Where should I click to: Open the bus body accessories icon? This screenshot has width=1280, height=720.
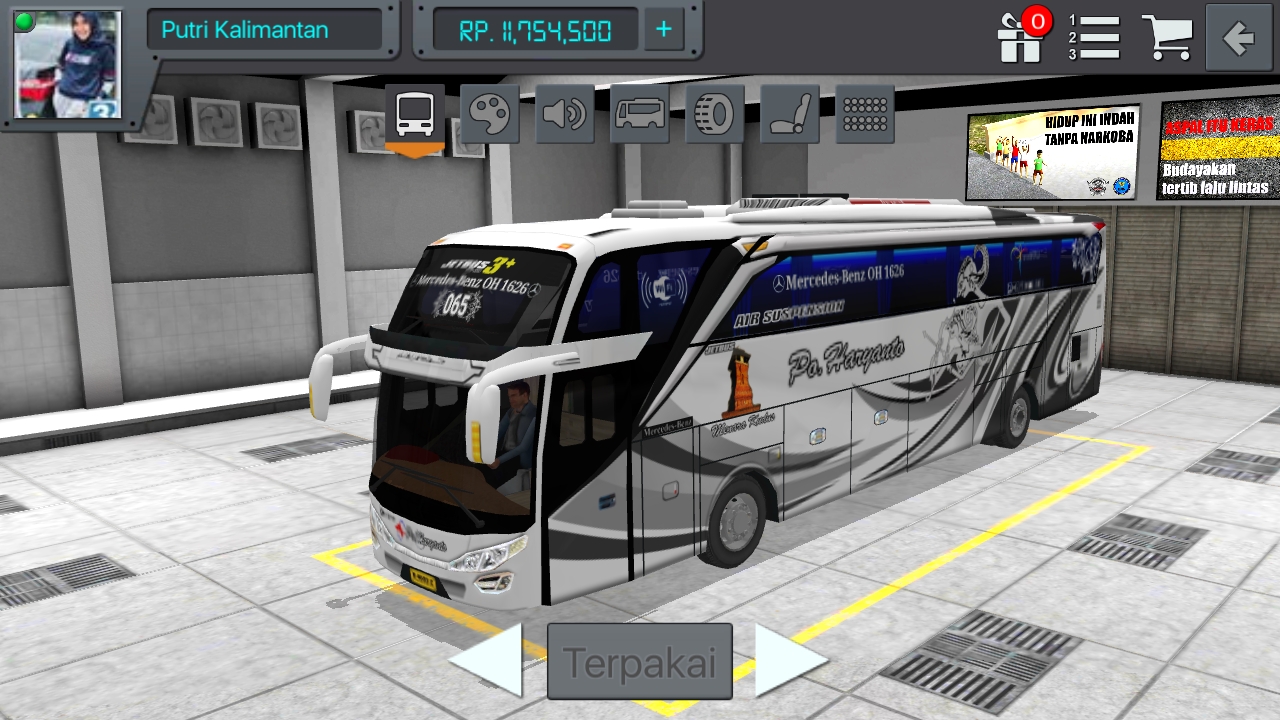click(639, 113)
